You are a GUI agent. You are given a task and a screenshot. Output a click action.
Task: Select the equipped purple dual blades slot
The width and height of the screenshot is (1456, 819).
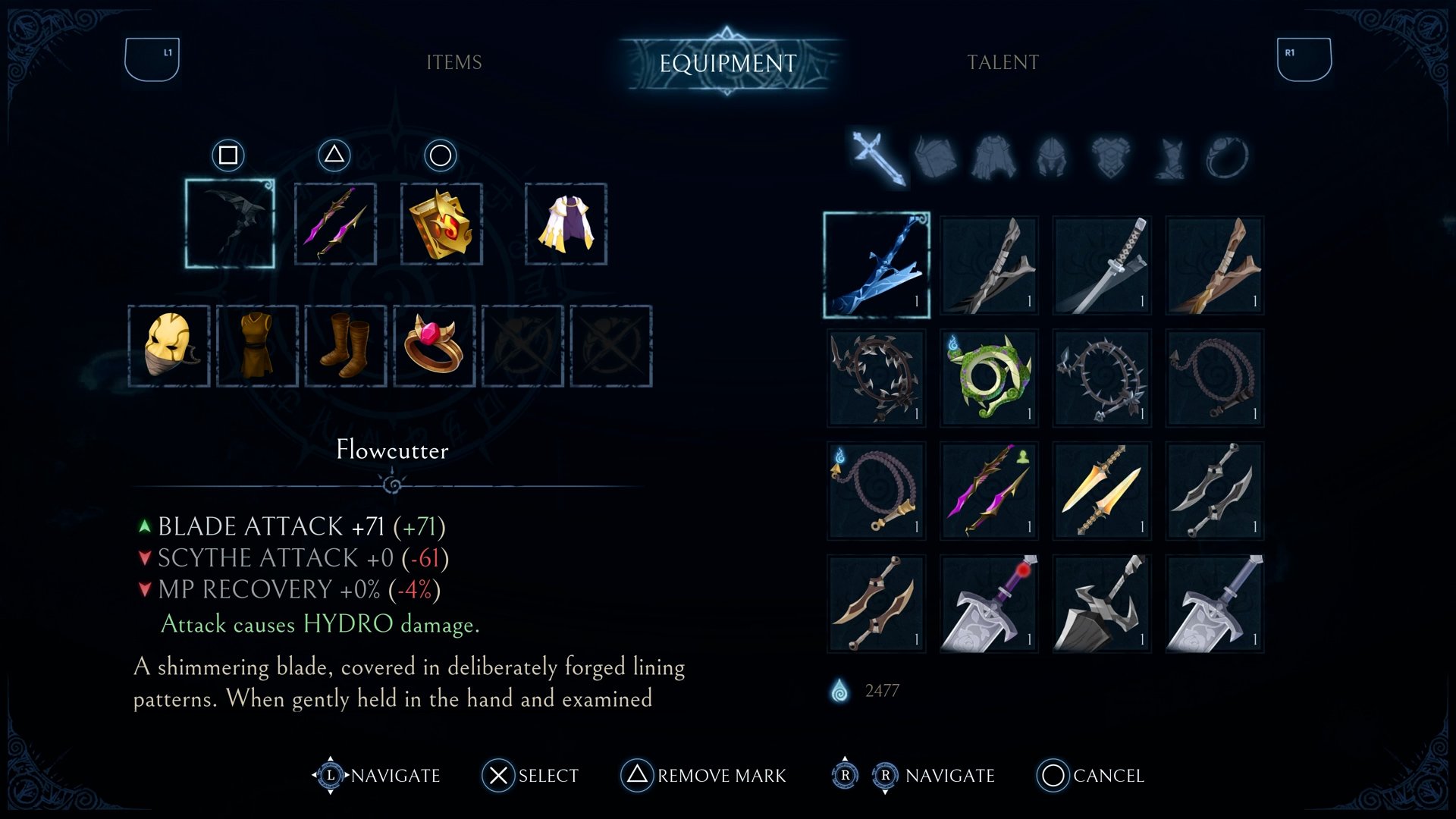335,224
